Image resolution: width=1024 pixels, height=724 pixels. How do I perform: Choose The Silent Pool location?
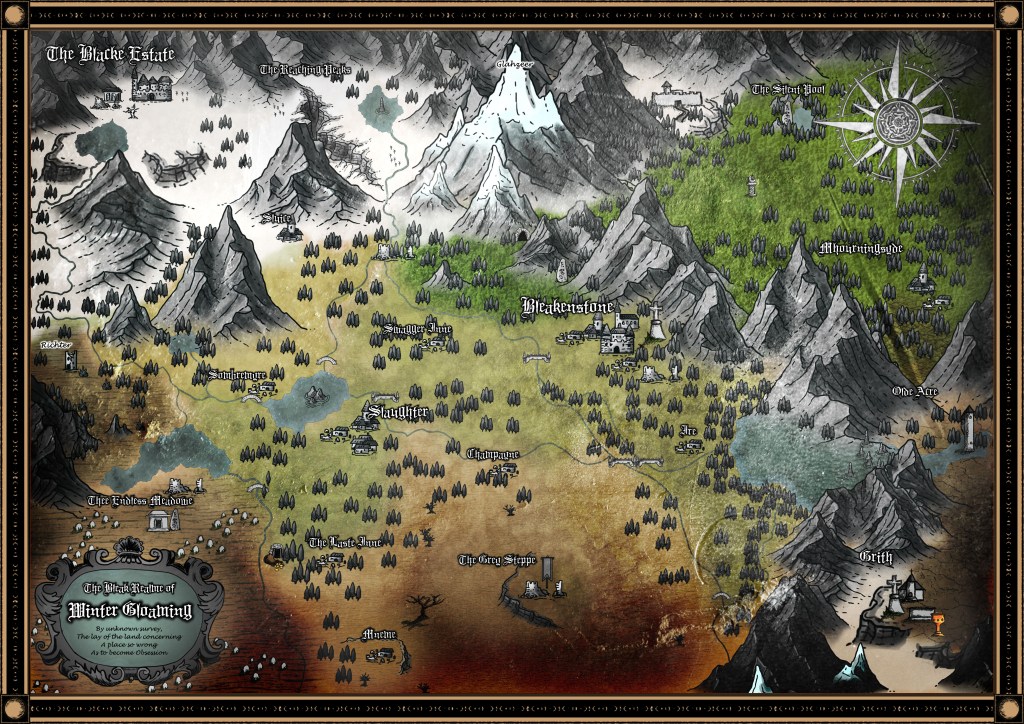(789, 90)
